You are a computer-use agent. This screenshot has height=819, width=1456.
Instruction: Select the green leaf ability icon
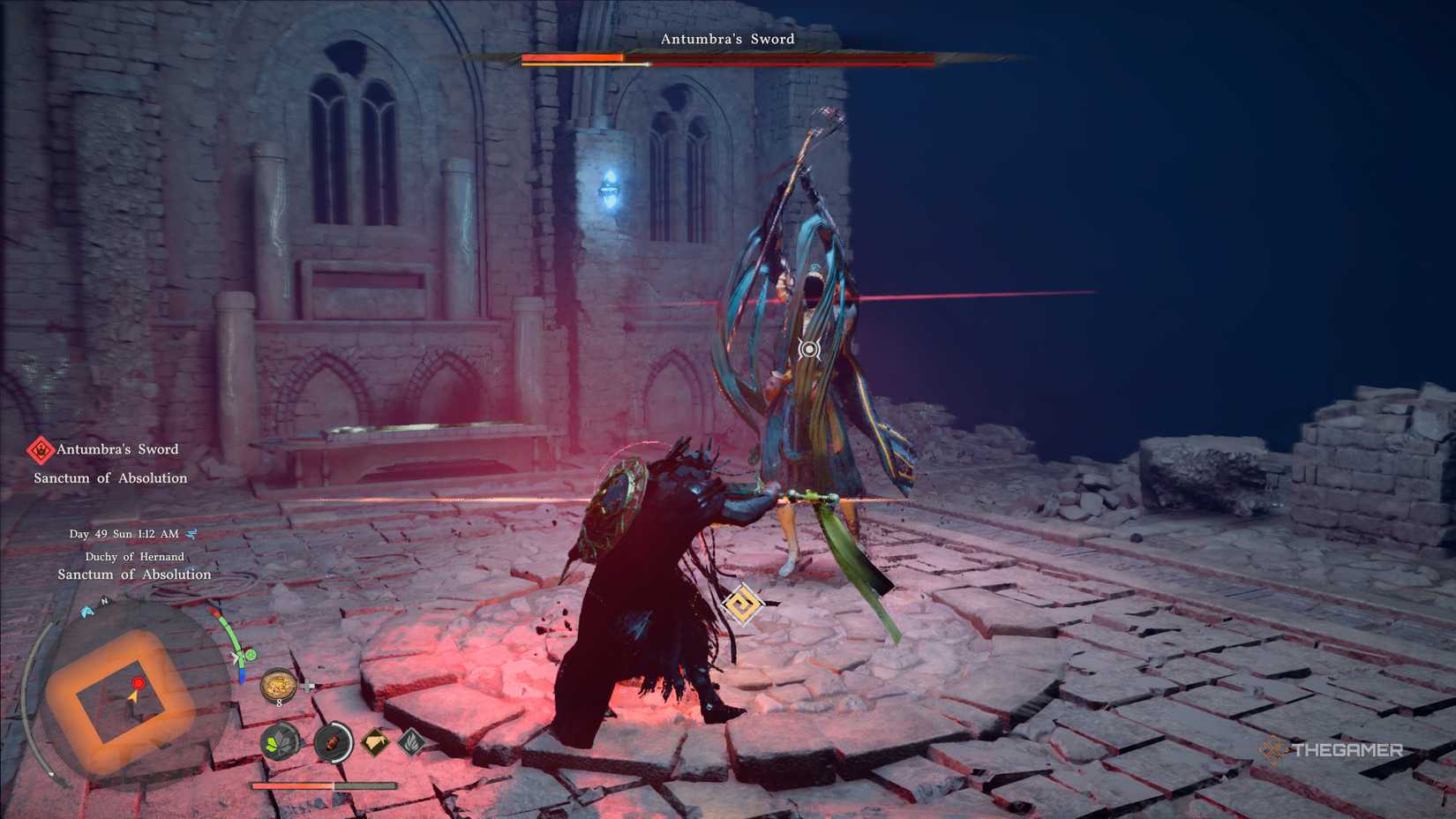pos(279,742)
